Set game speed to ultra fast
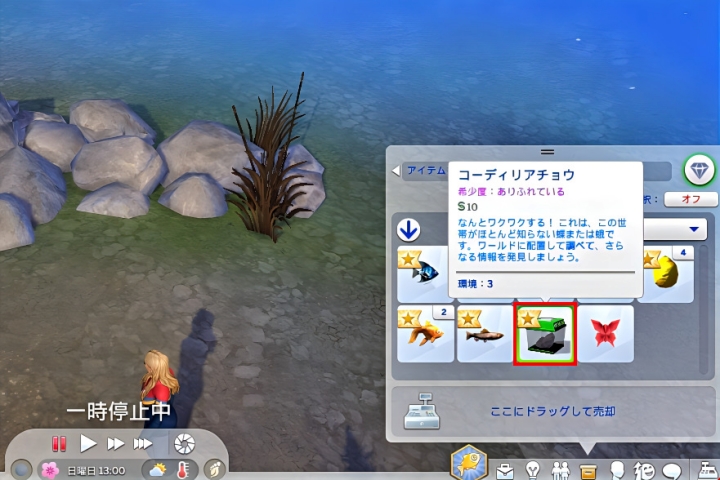This screenshot has width=720, height=480. [x=143, y=443]
